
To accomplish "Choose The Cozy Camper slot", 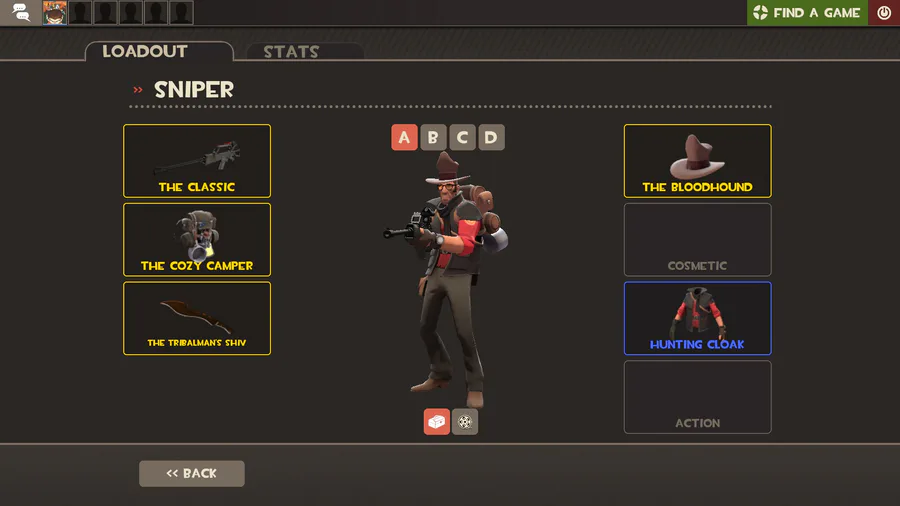I will pos(197,240).
